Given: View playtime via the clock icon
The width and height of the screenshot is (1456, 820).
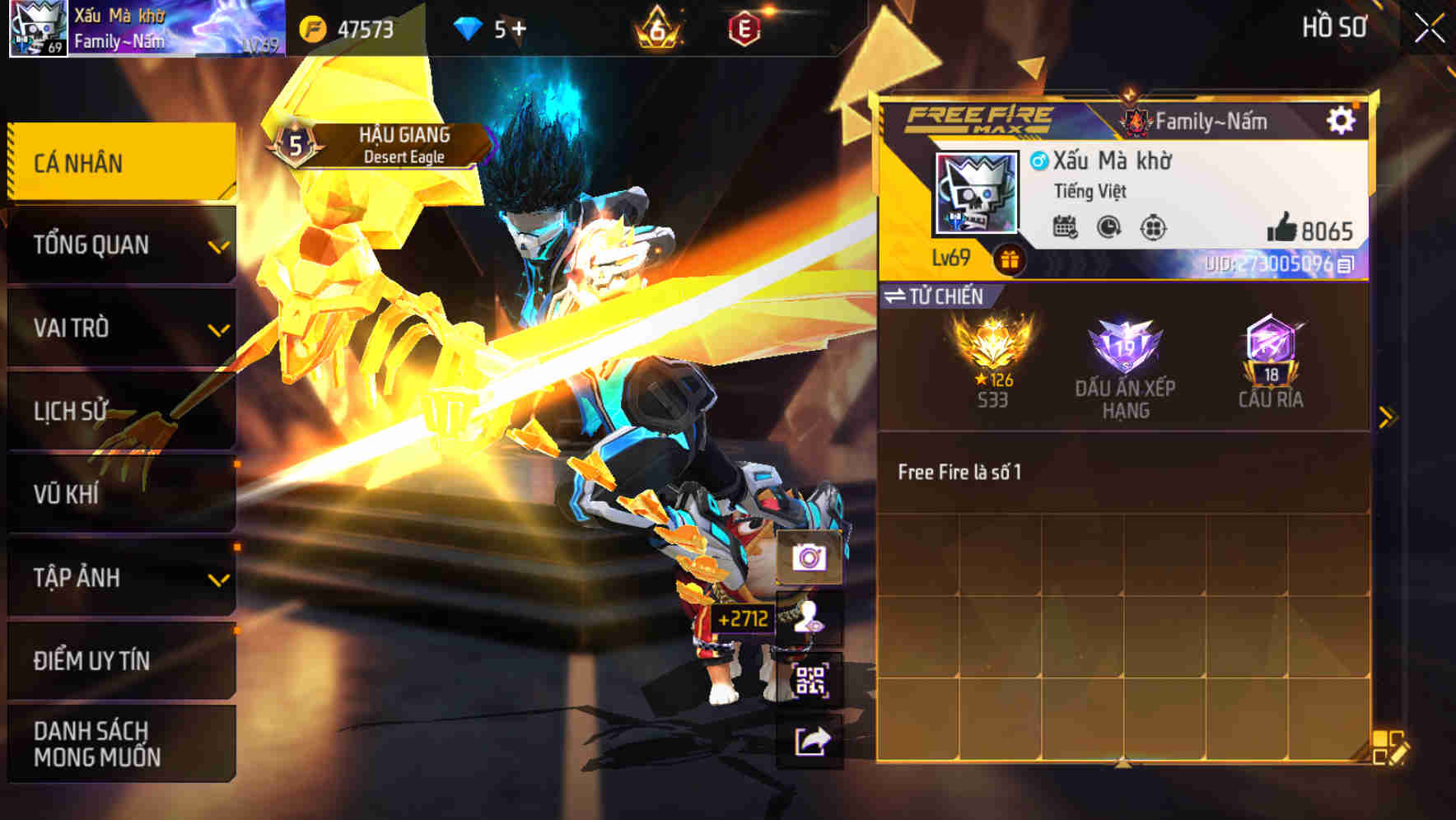Looking at the screenshot, I should pos(1107,227).
